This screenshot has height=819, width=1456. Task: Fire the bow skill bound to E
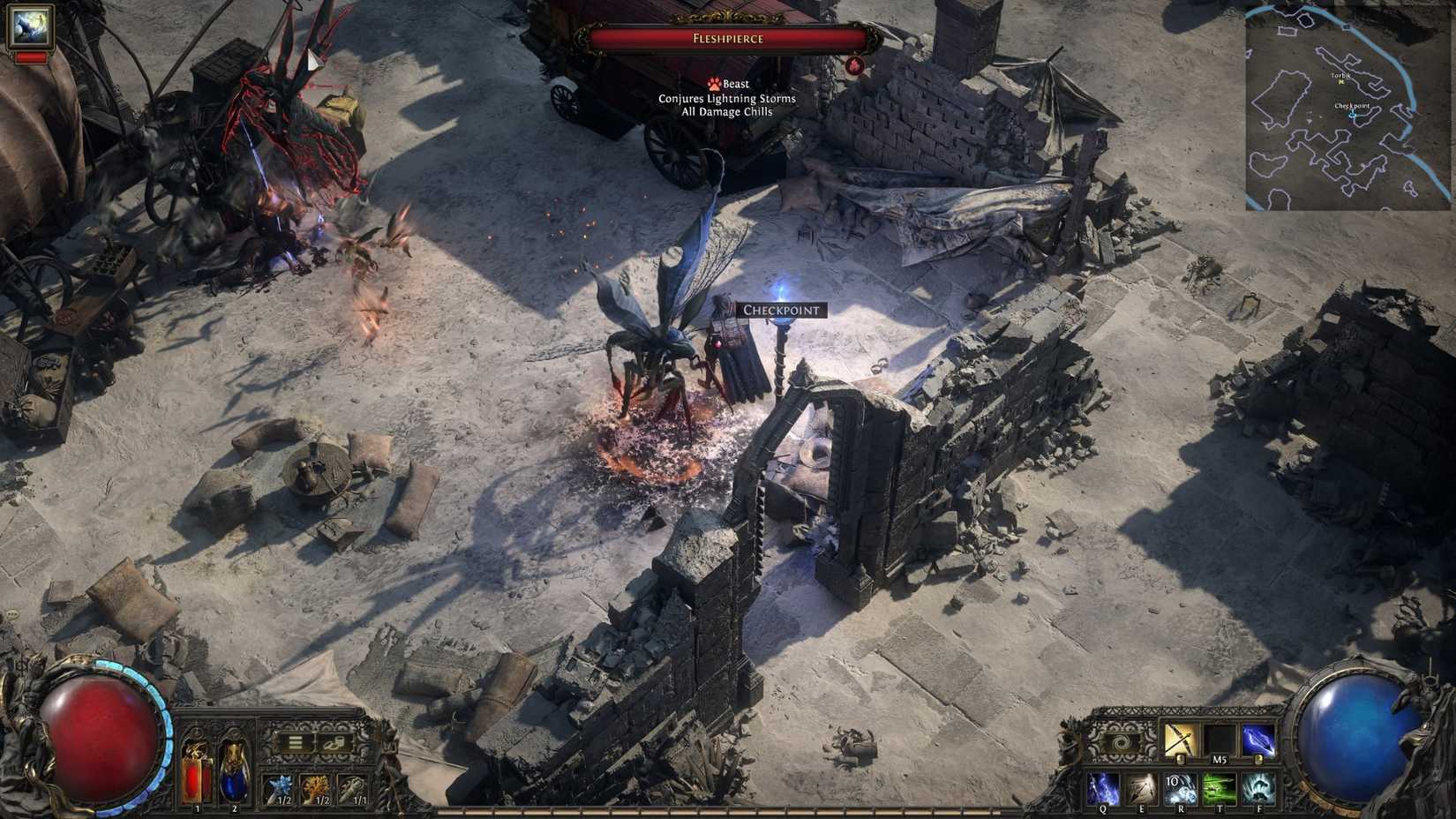tap(1142, 787)
